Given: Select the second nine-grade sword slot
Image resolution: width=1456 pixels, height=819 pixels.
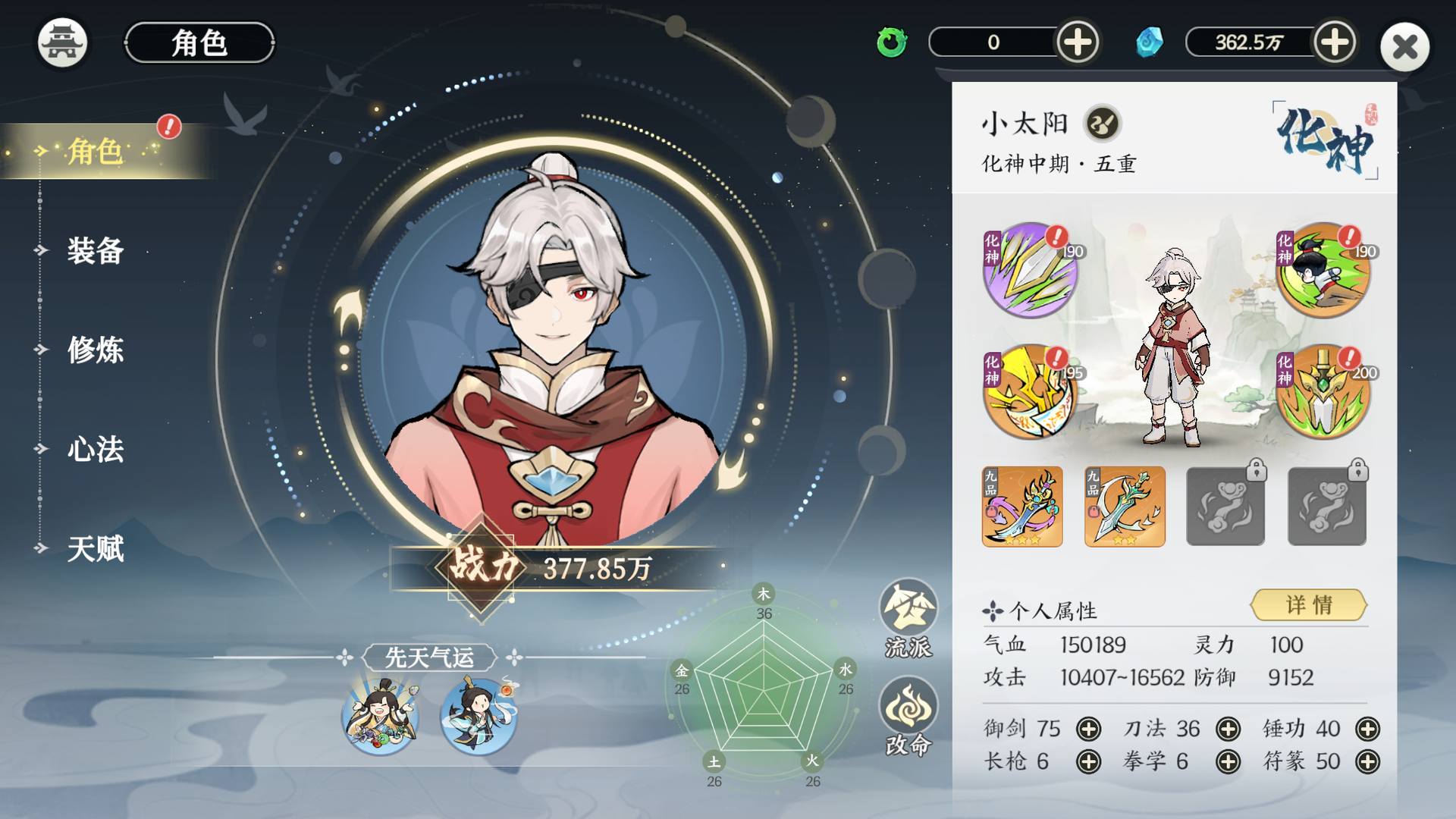Looking at the screenshot, I should click(x=1125, y=507).
